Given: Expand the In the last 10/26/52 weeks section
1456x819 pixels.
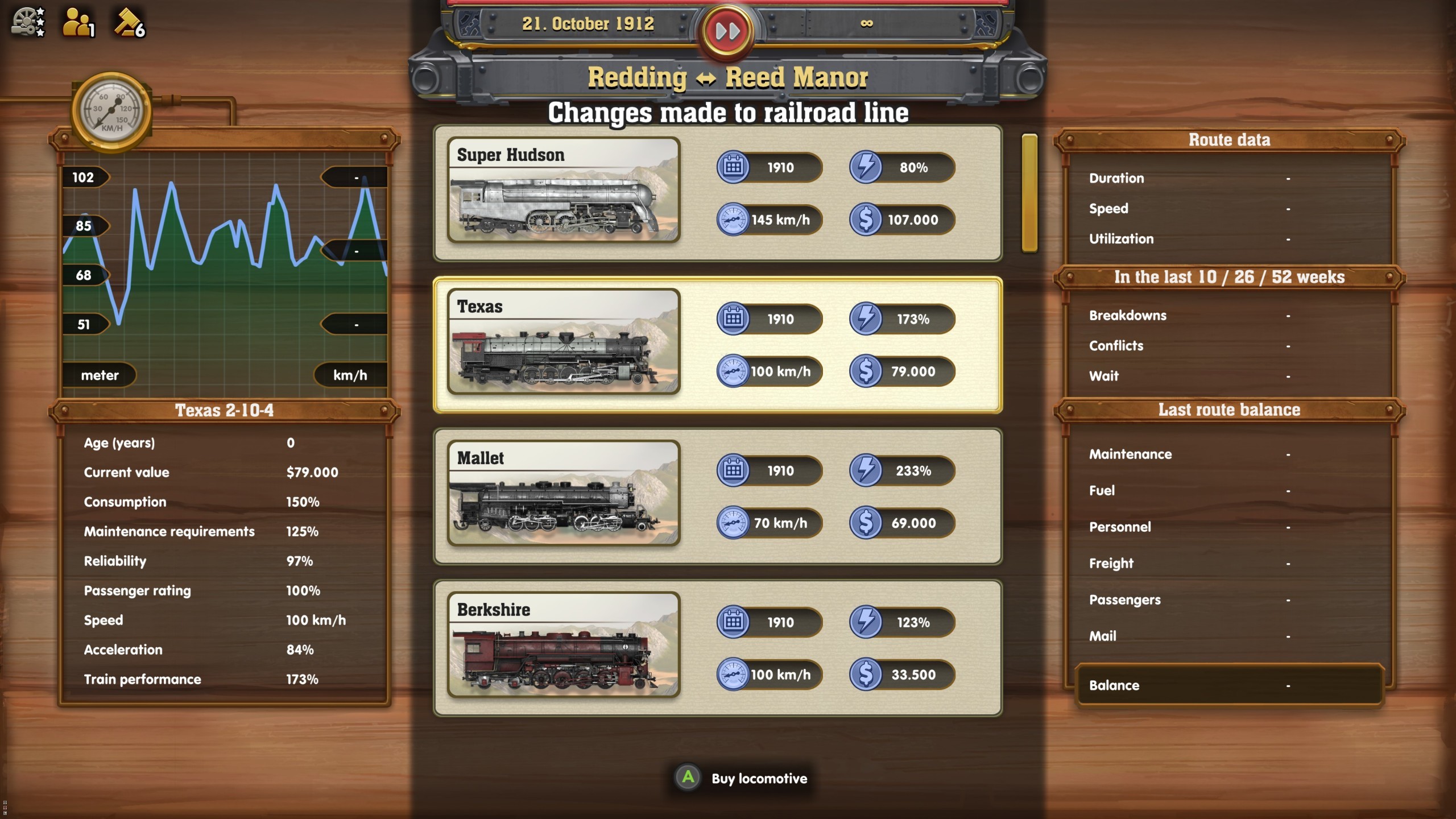Looking at the screenshot, I should [1230, 277].
